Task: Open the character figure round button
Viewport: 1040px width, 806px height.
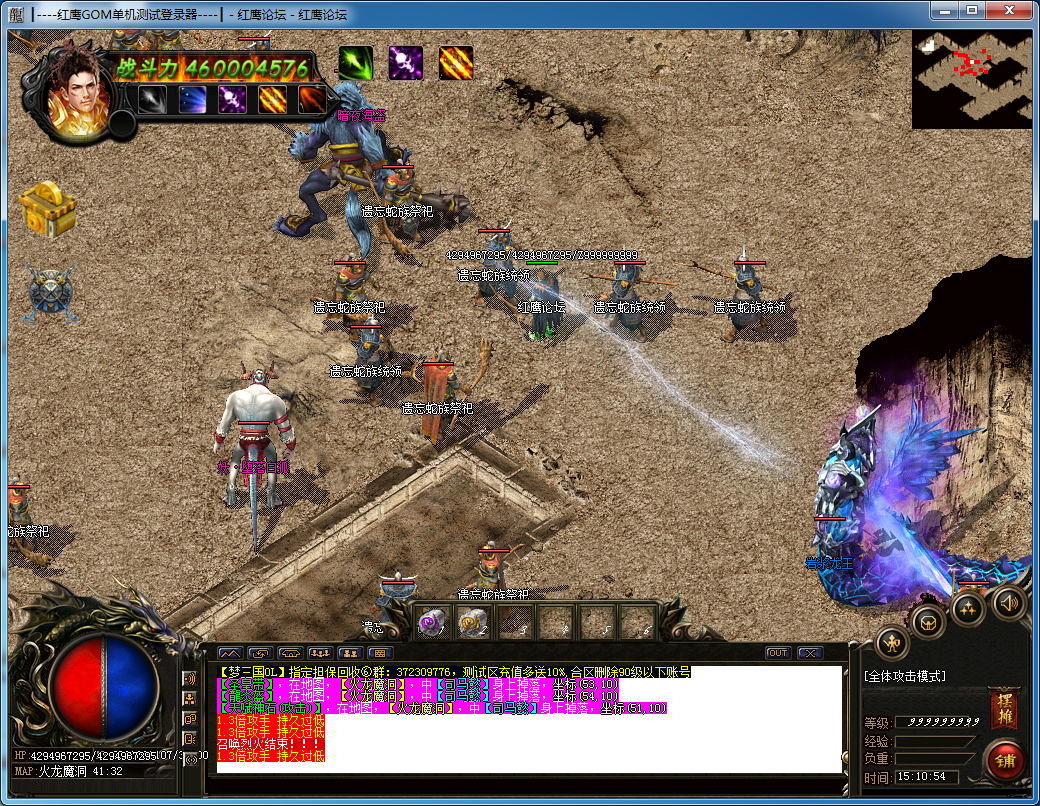Action: 892,644
